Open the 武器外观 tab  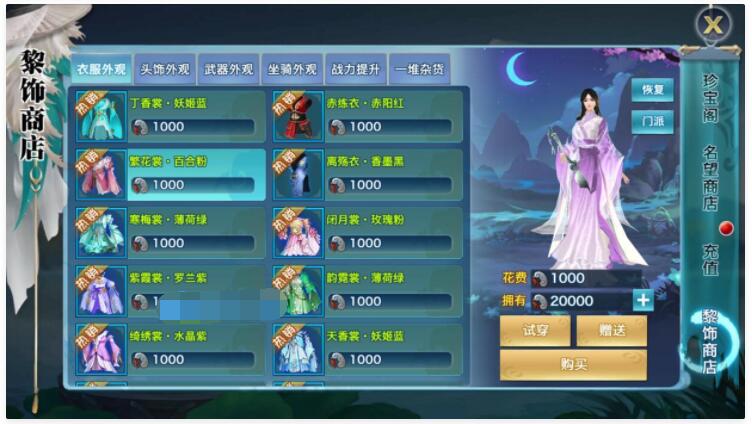pos(228,69)
